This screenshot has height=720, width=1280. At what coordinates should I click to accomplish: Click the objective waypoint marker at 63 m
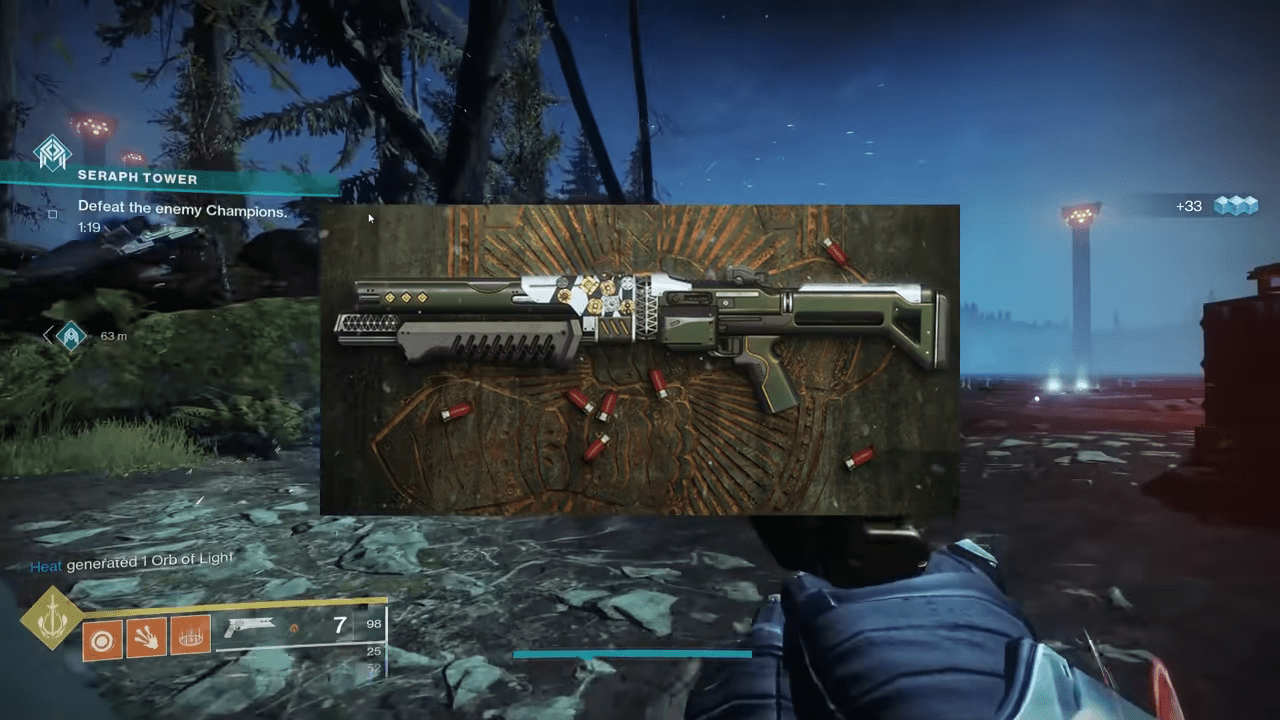coord(71,336)
